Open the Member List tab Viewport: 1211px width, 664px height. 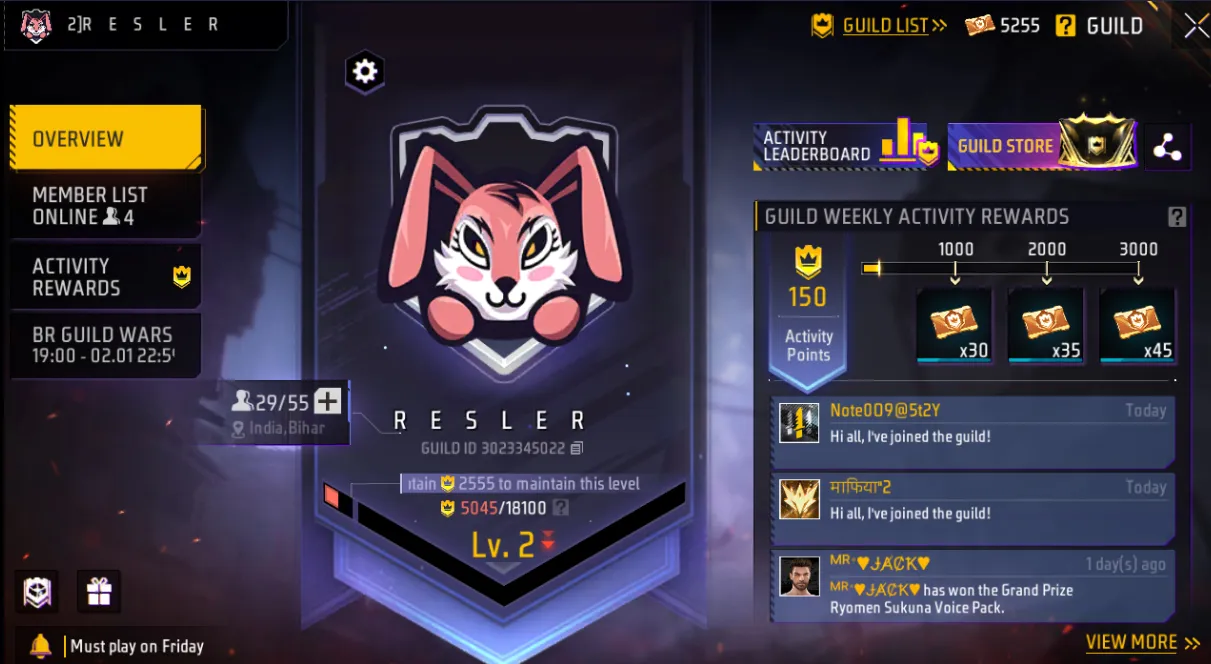105,206
